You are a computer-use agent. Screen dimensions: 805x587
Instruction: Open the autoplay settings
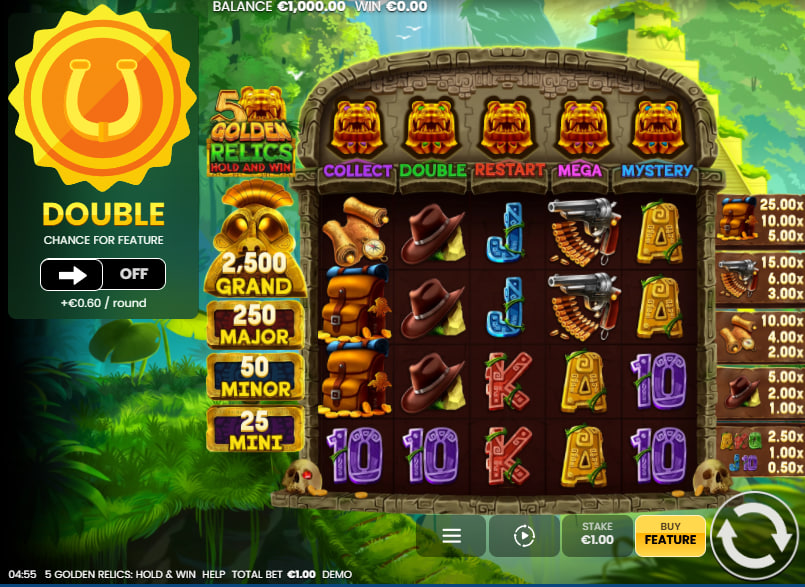click(x=524, y=536)
